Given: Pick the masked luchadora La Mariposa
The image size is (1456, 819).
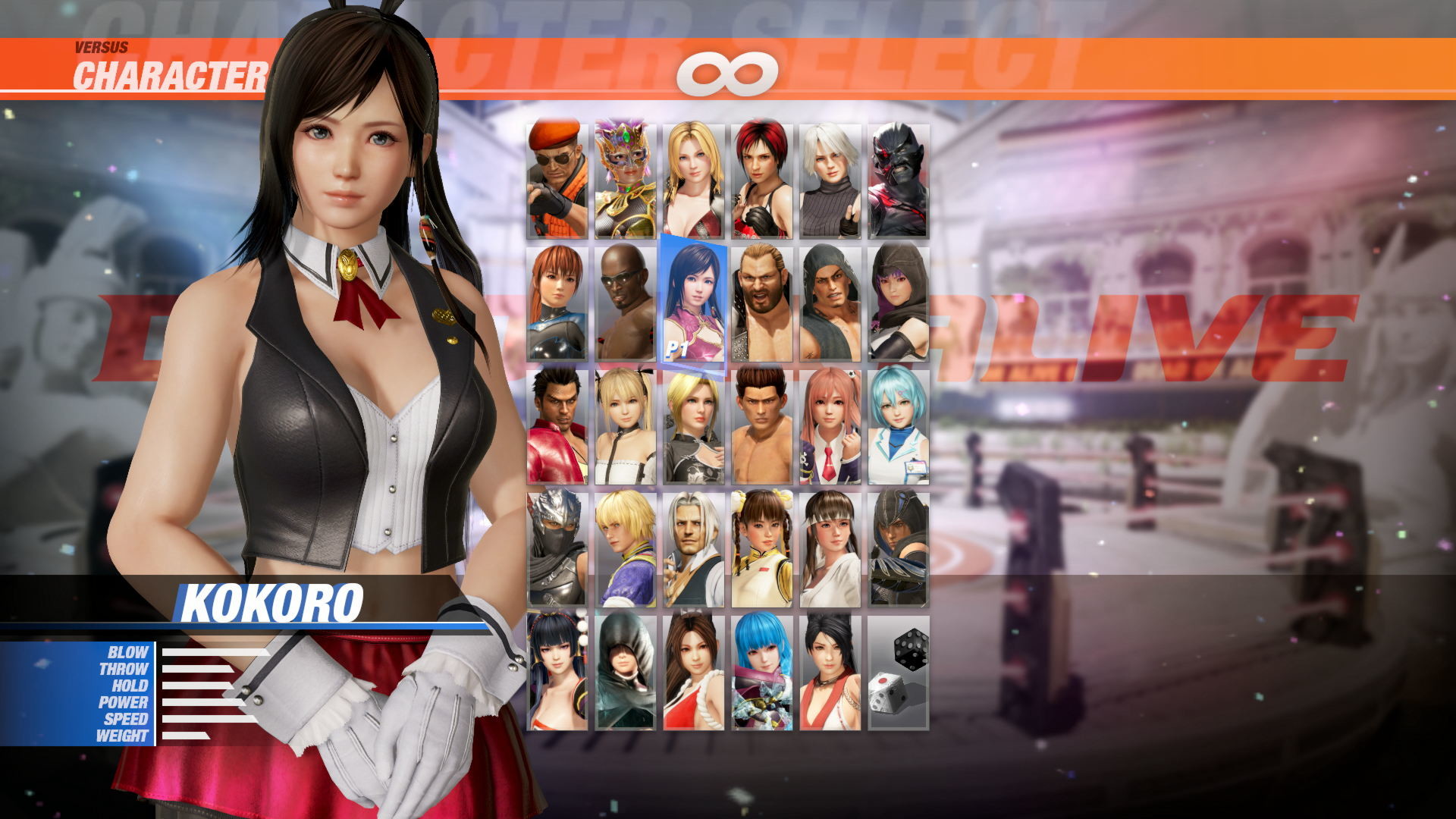Looking at the screenshot, I should point(626,174).
